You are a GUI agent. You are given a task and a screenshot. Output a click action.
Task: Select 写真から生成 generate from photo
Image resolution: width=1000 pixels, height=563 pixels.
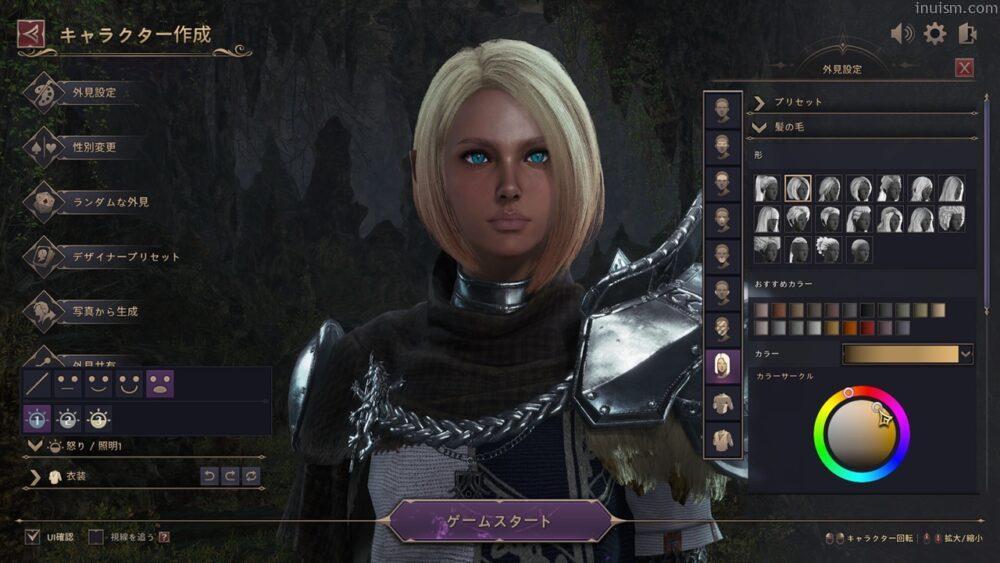click(105, 312)
